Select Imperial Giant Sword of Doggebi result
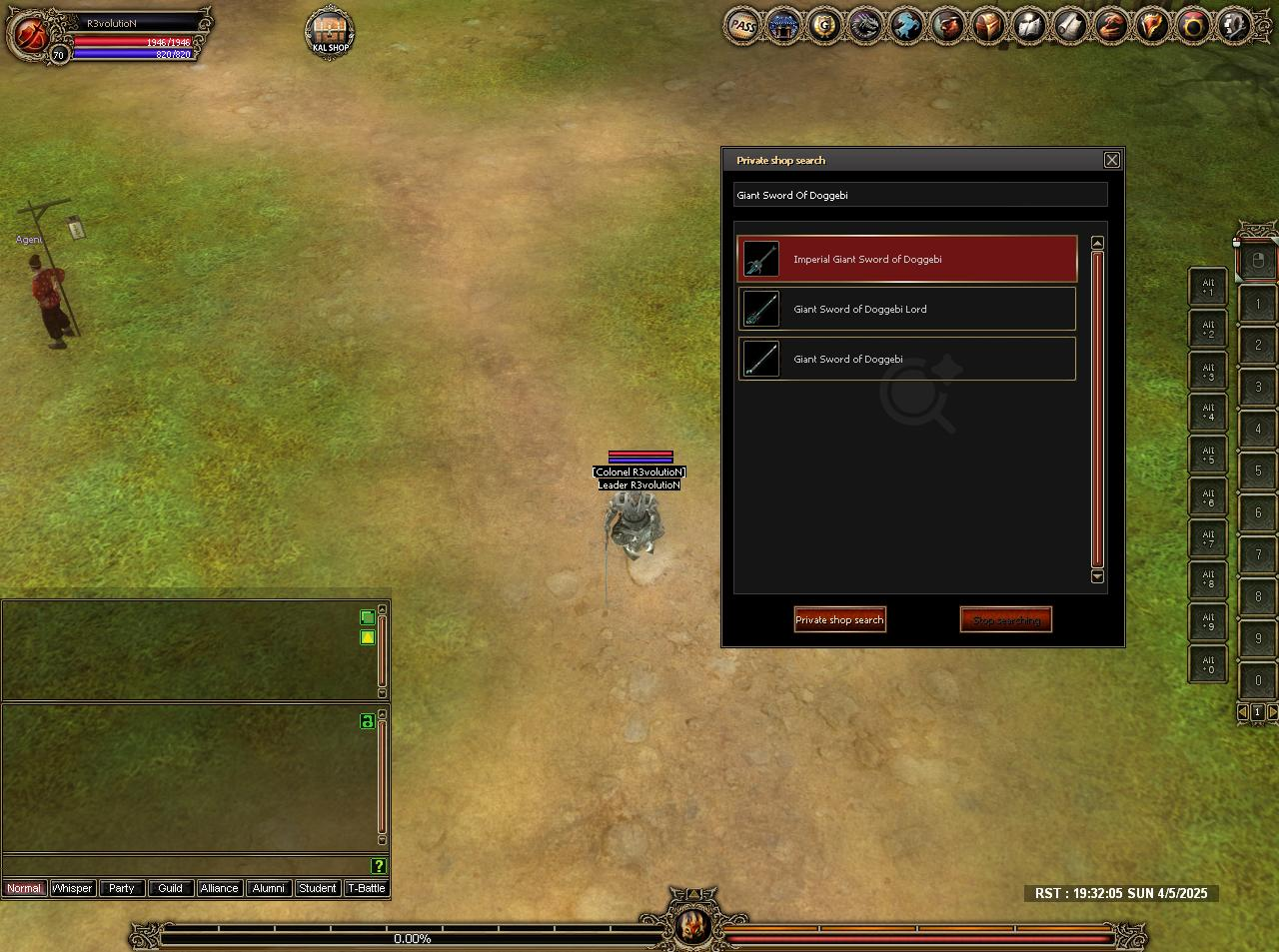 point(907,259)
